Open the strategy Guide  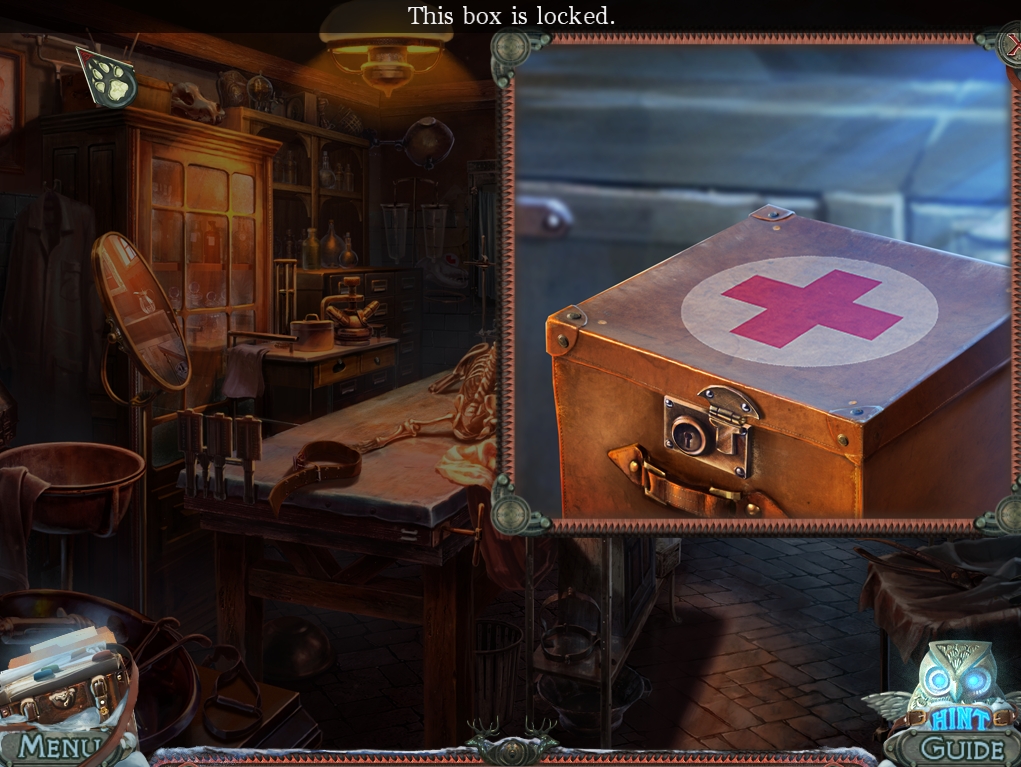(x=962, y=748)
